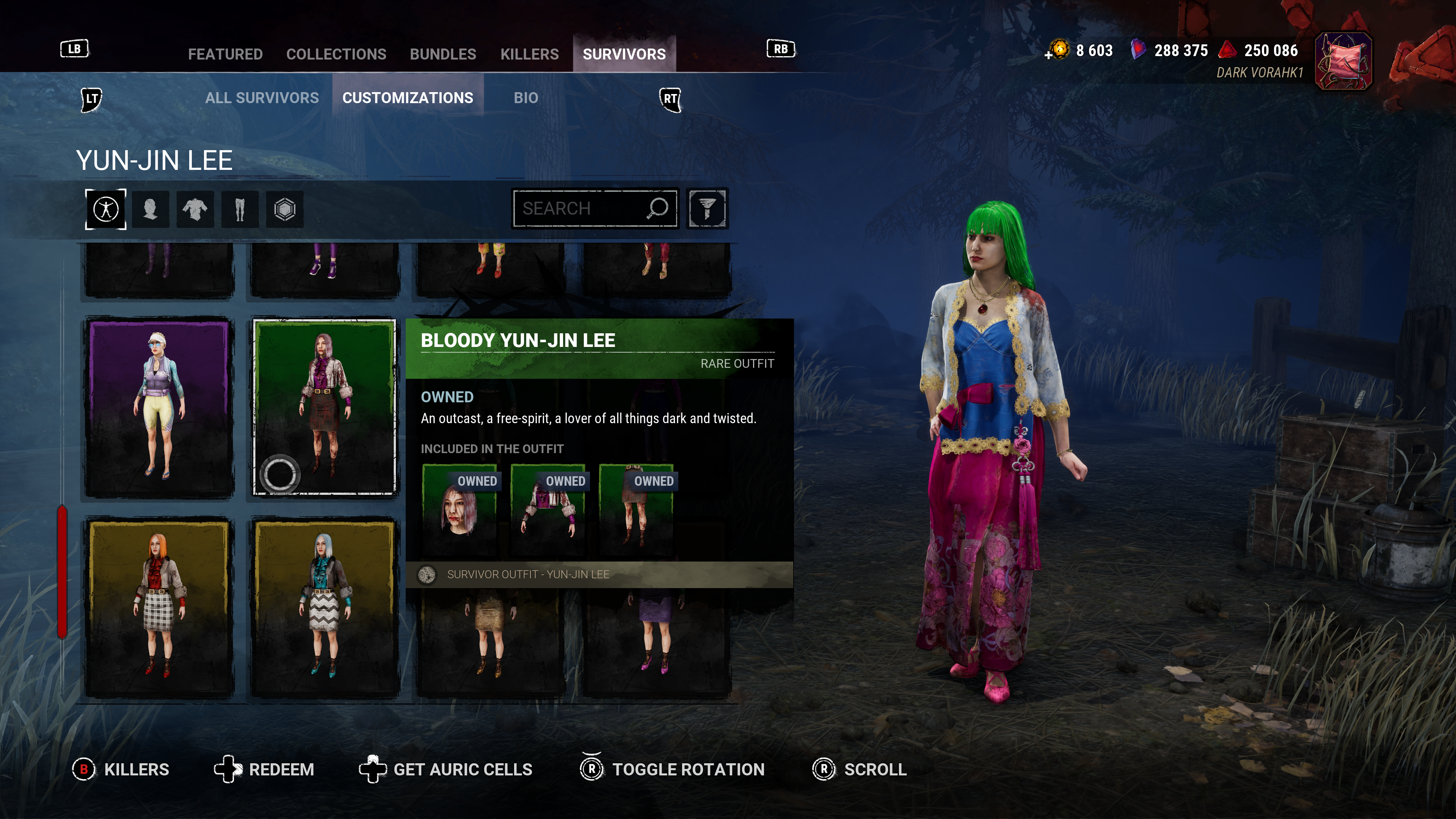Select the blue-haired zigzag skirt outfit
This screenshot has width=1456, height=819.
pos(325,607)
